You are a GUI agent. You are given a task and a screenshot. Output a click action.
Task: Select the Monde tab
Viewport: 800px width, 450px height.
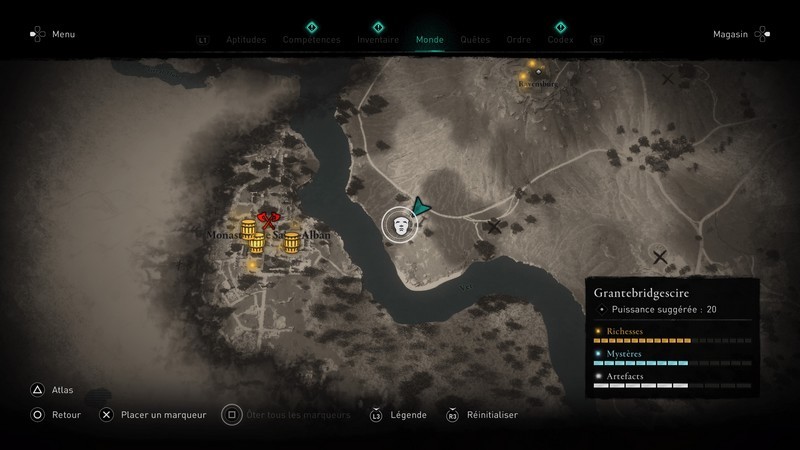click(429, 40)
